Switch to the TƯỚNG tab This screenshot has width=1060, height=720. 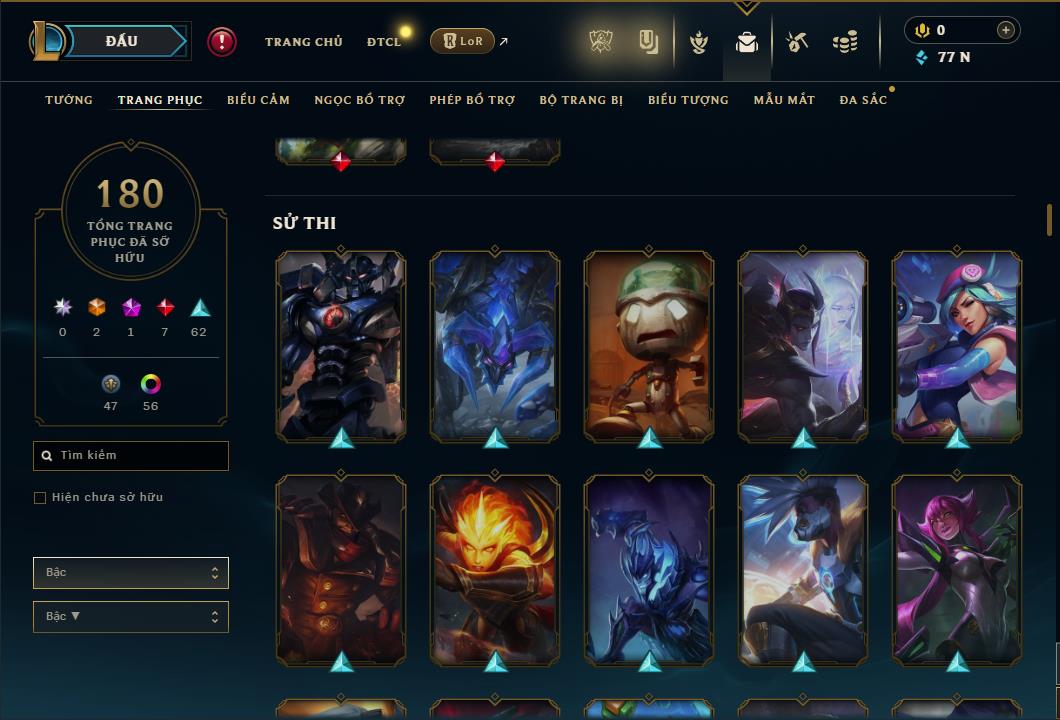tap(69, 100)
